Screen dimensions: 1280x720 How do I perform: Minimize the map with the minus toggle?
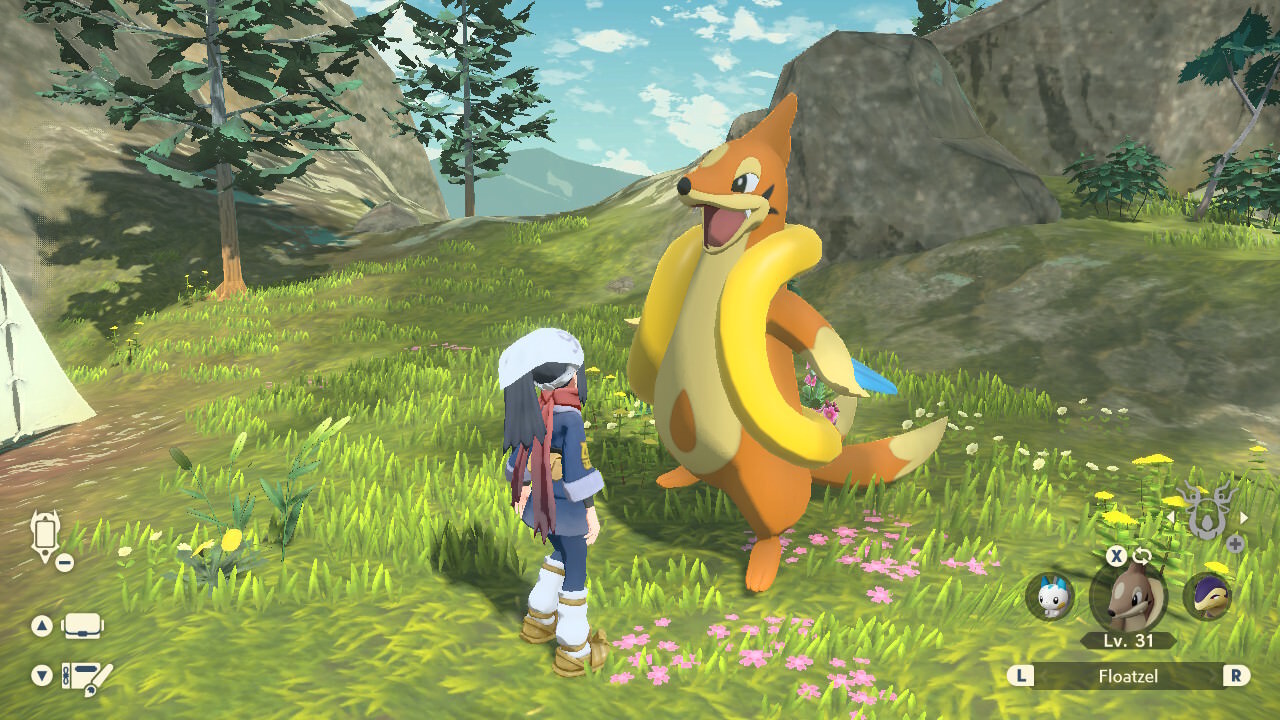[63, 562]
